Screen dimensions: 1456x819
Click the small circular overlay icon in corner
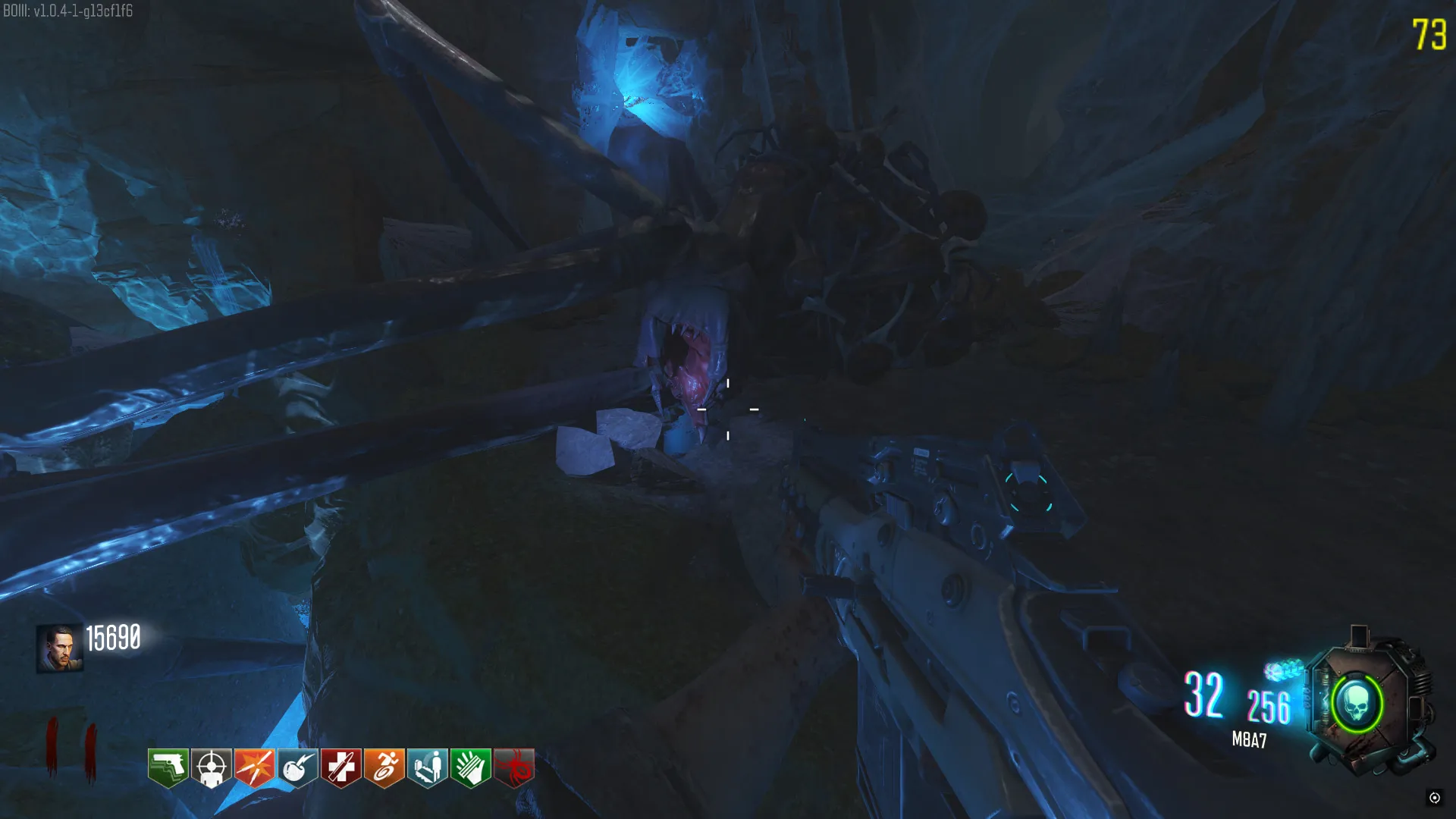[1434, 797]
